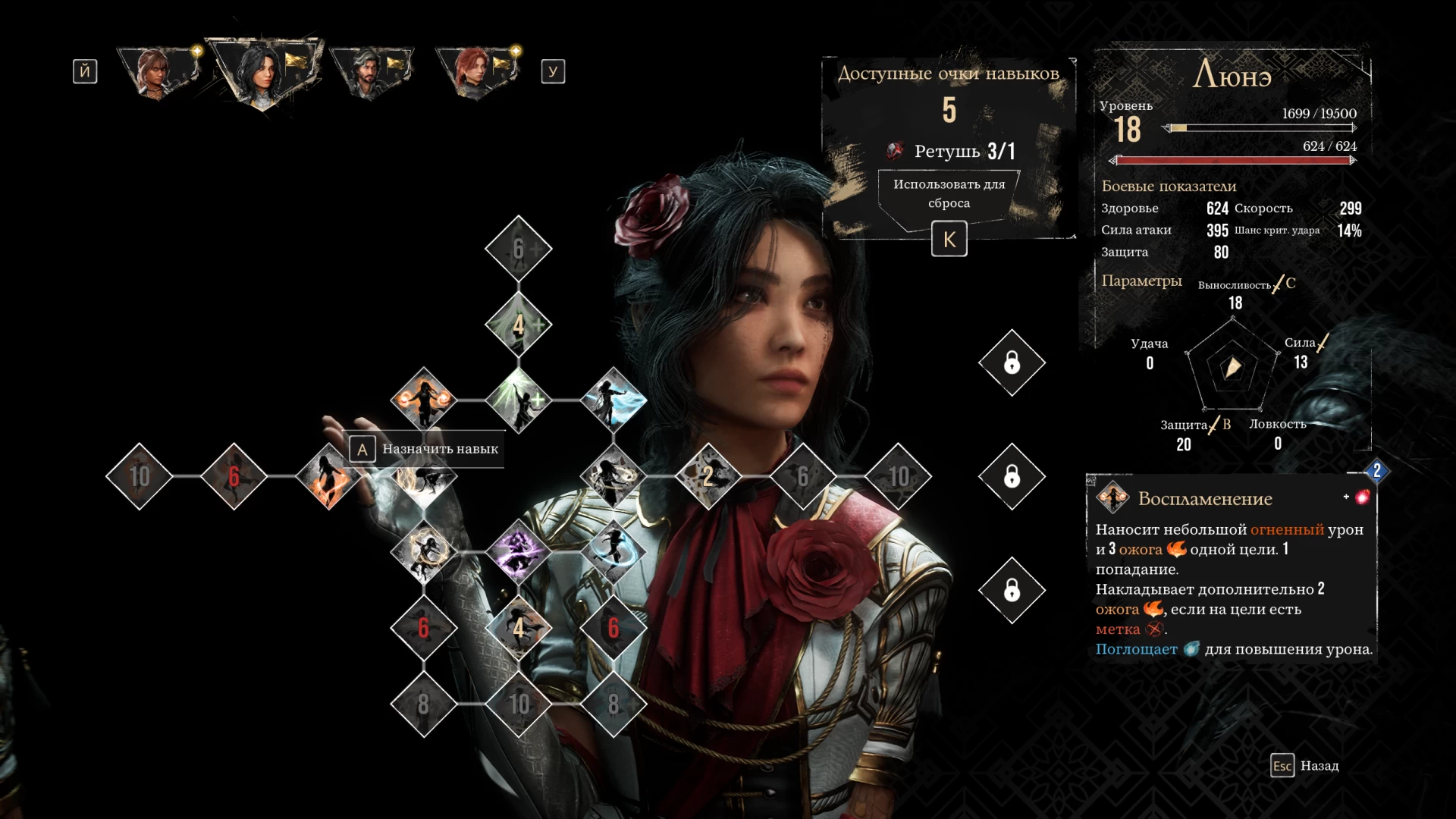Click the 'Использовать для сброса' reset button
The image size is (1456, 819).
point(949,194)
